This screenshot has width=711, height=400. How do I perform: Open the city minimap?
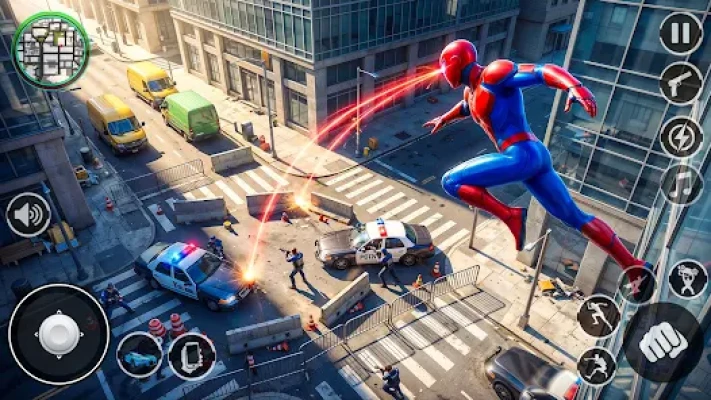[x=51, y=49]
